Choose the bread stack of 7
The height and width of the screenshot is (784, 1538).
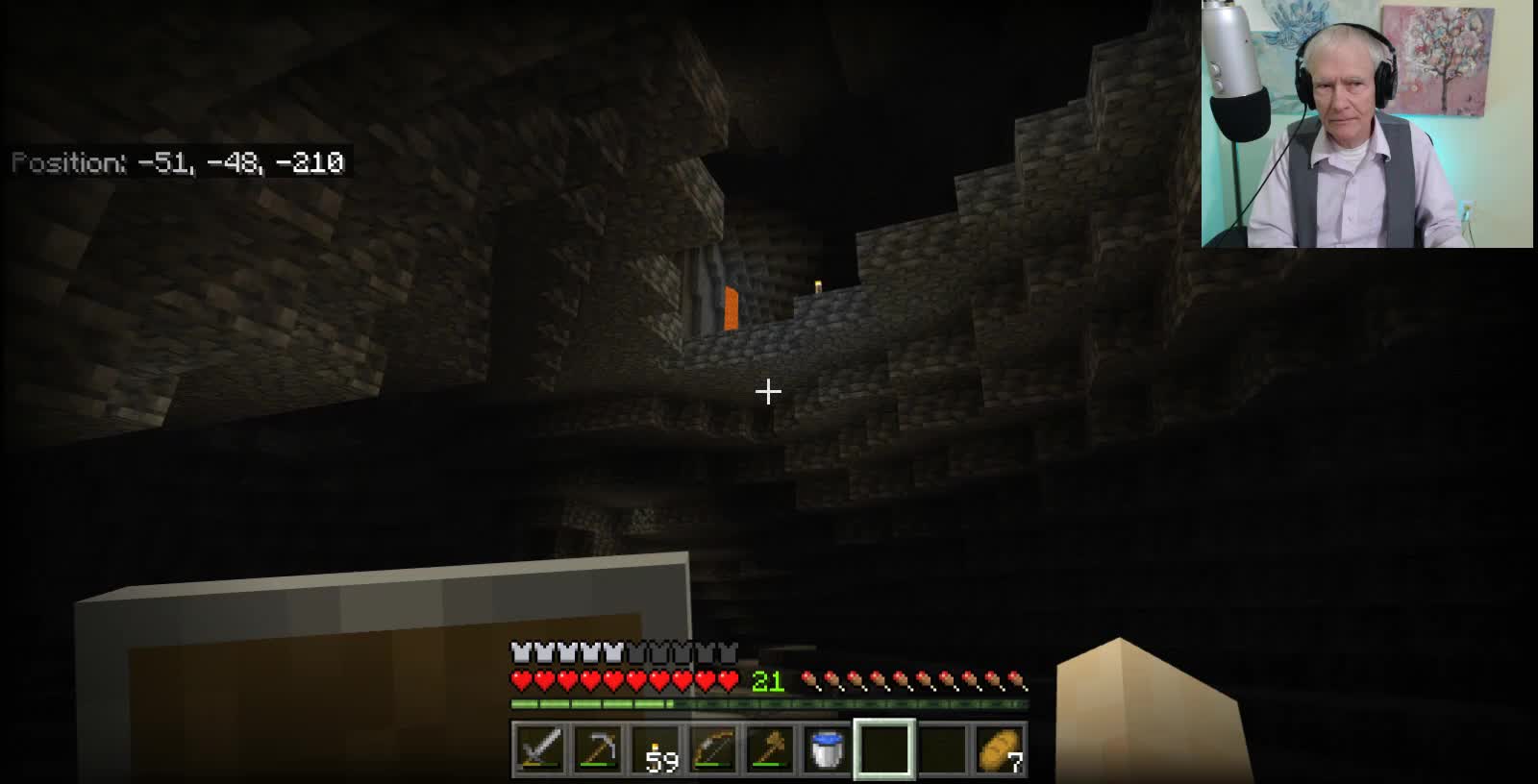pos(999,748)
